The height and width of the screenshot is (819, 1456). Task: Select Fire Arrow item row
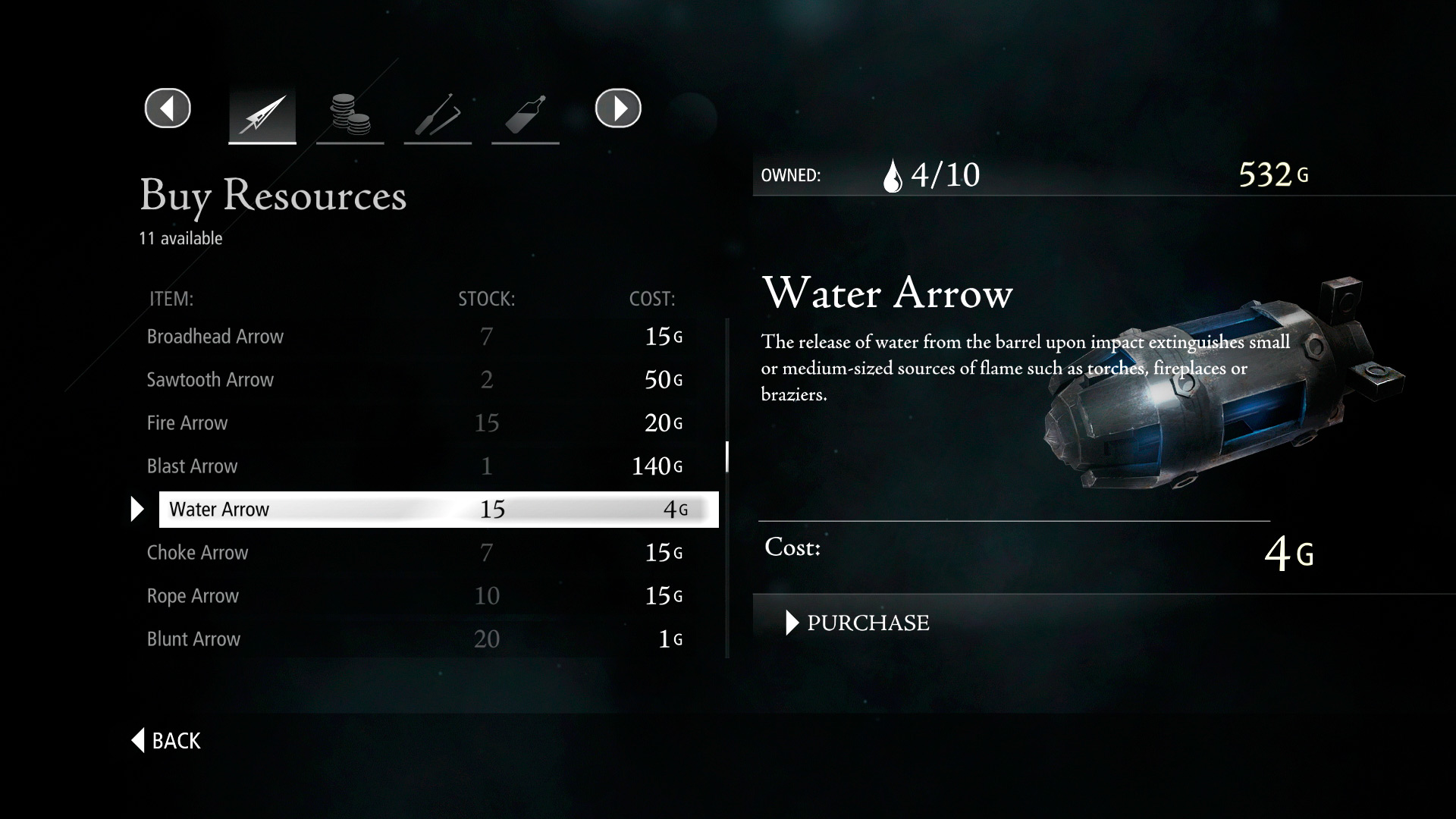point(187,423)
